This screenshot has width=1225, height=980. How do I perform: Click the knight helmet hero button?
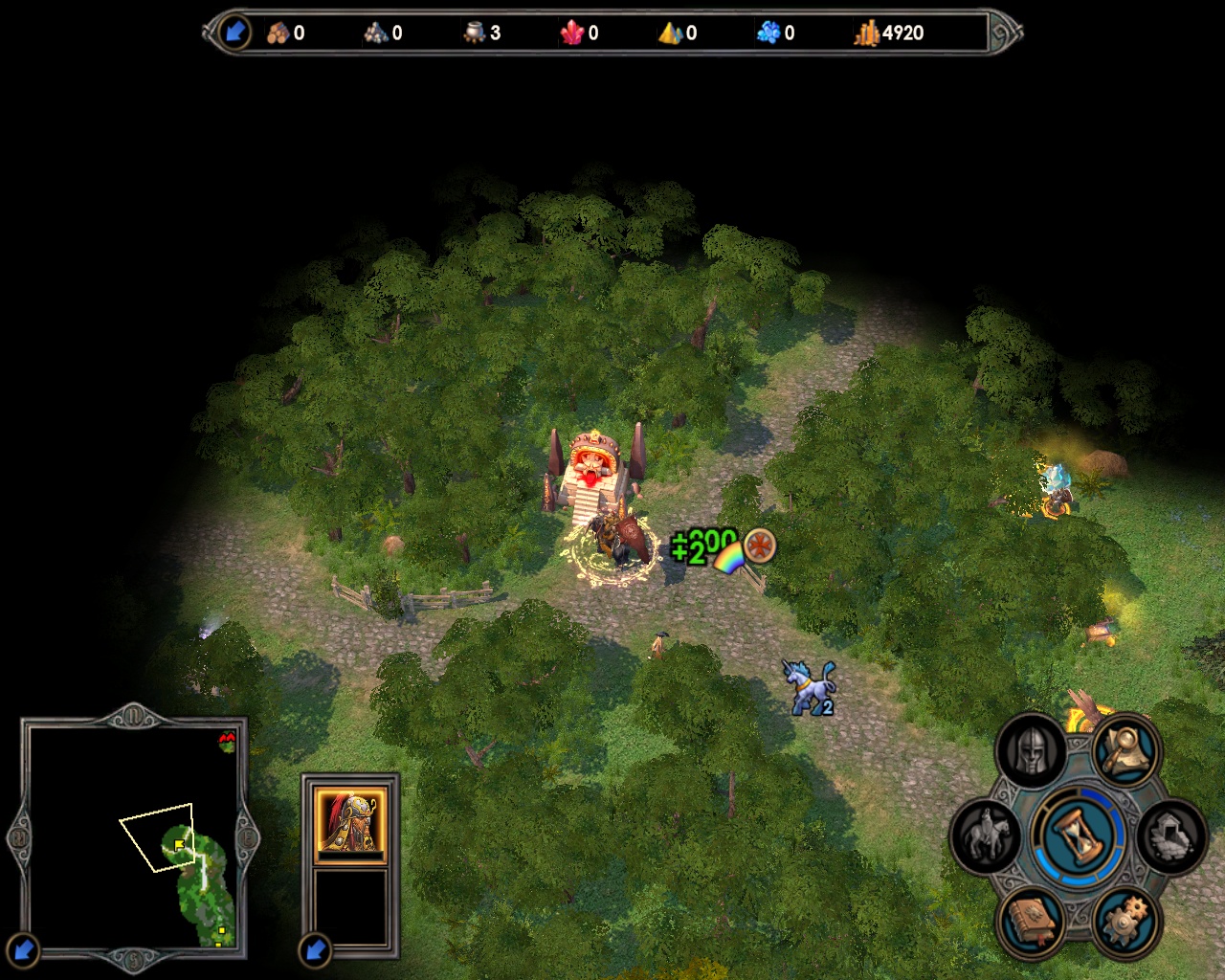click(1031, 750)
